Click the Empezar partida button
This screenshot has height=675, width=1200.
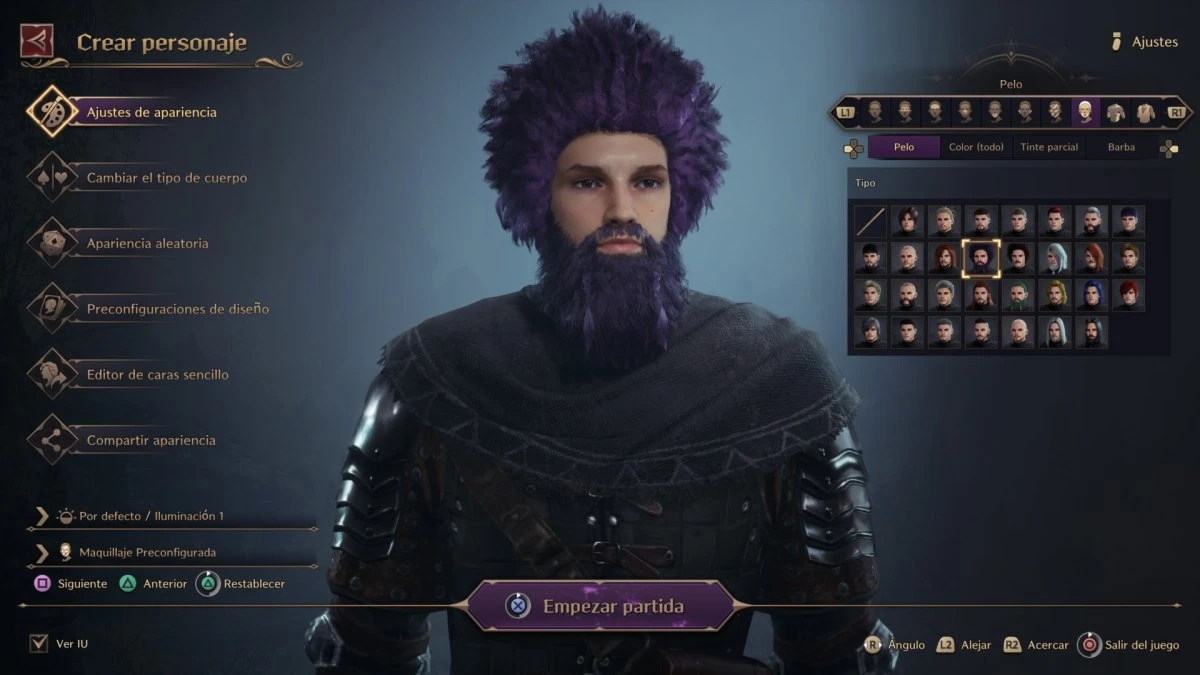(x=601, y=606)
